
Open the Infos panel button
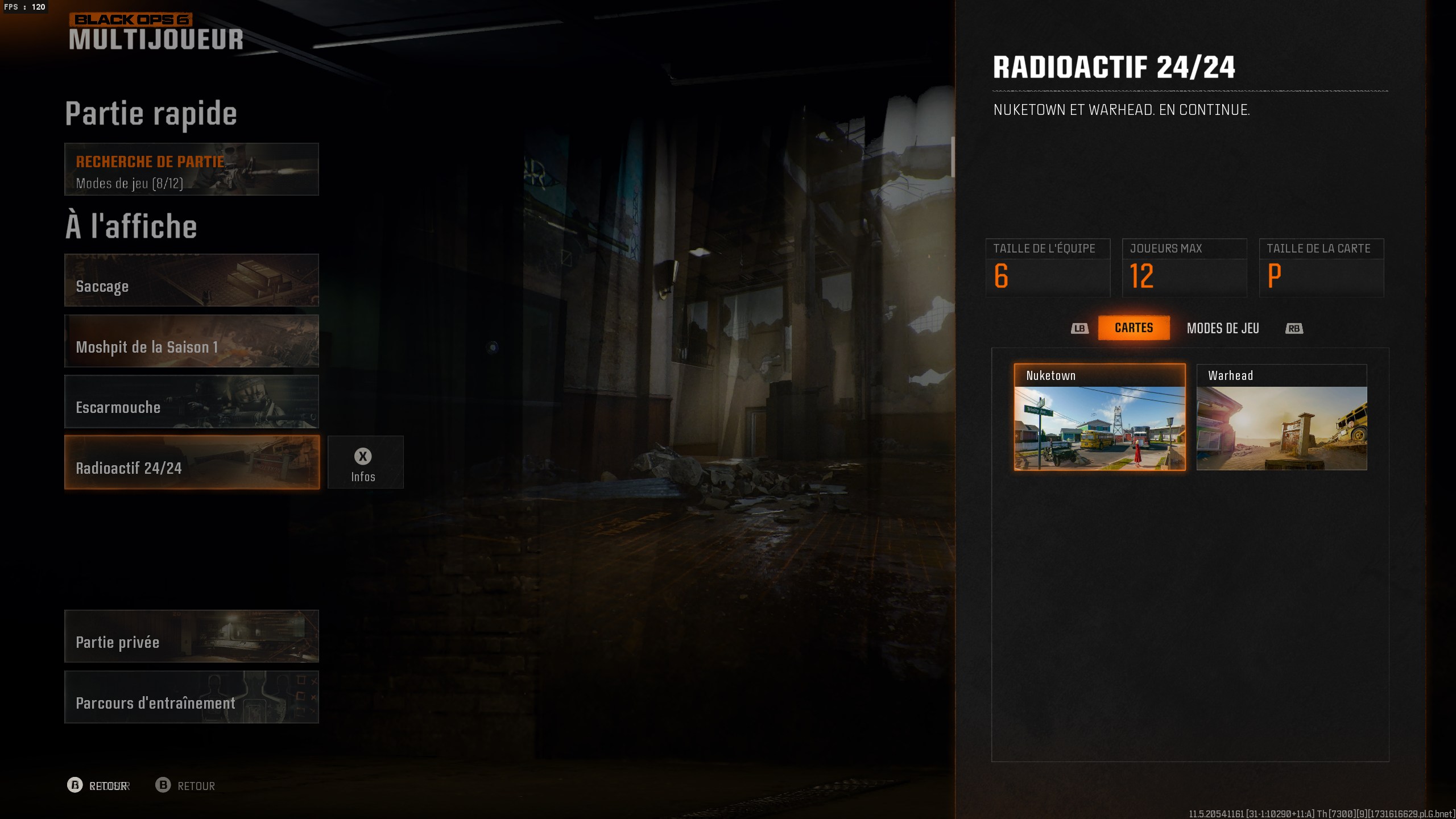(365, 462)
